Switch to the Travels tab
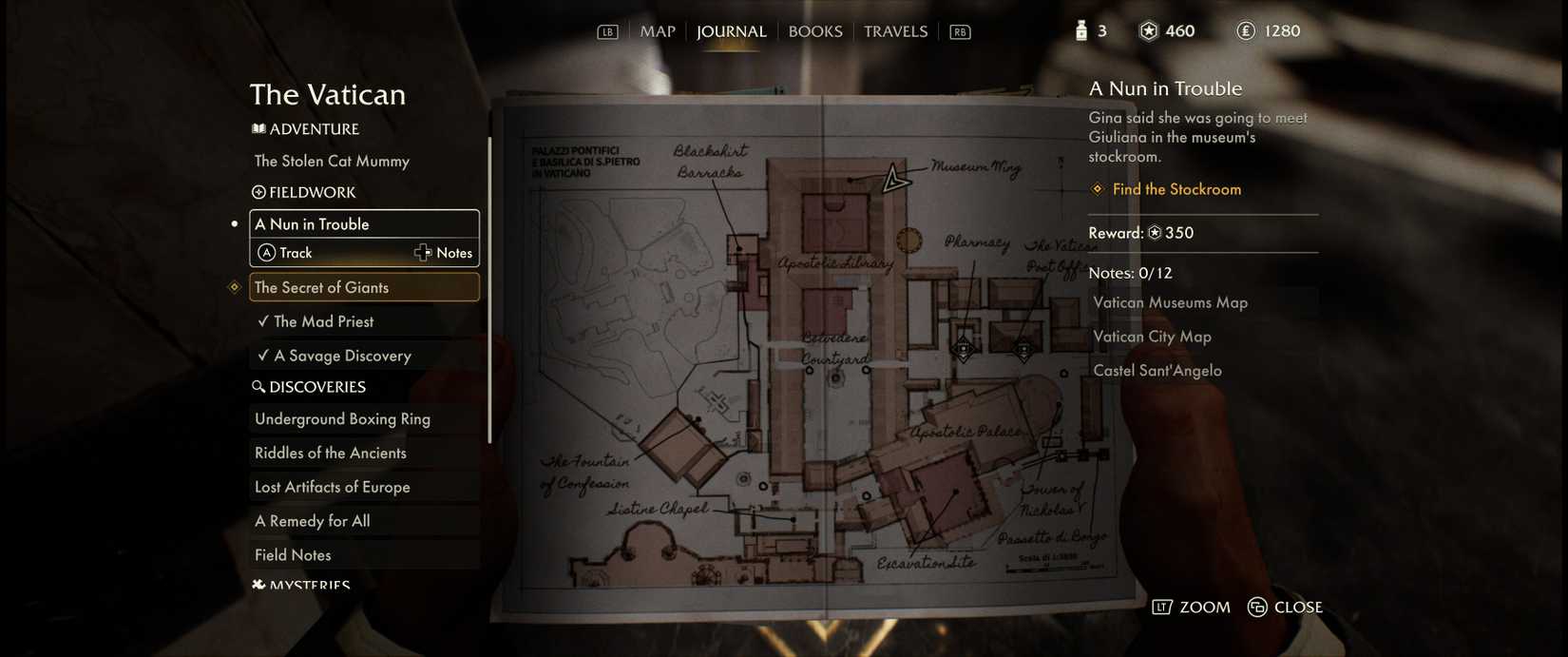Screen dimensions: 1568x657 (x=895, y=31)
